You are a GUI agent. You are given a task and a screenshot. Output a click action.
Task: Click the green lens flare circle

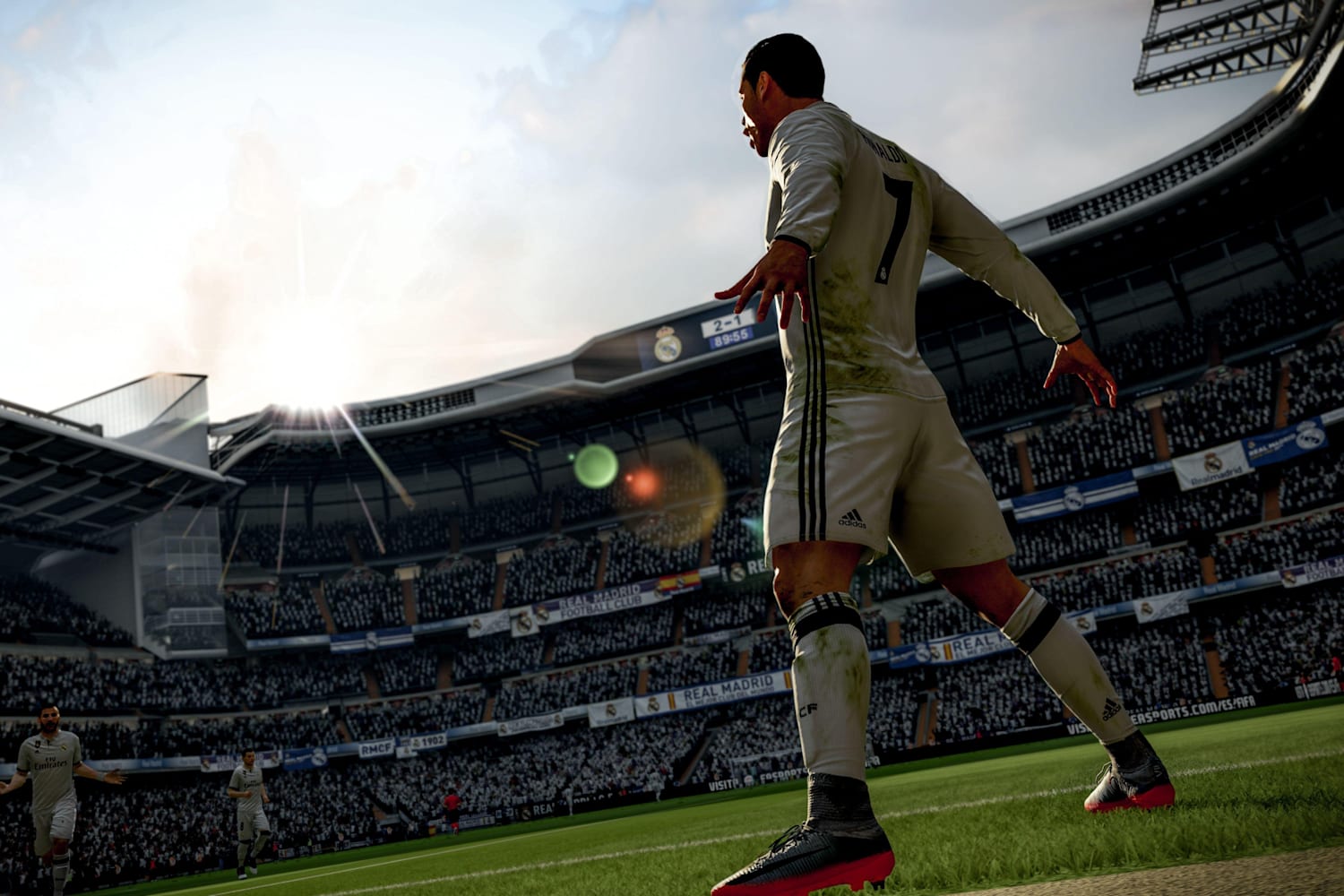[x=596, y=466]
